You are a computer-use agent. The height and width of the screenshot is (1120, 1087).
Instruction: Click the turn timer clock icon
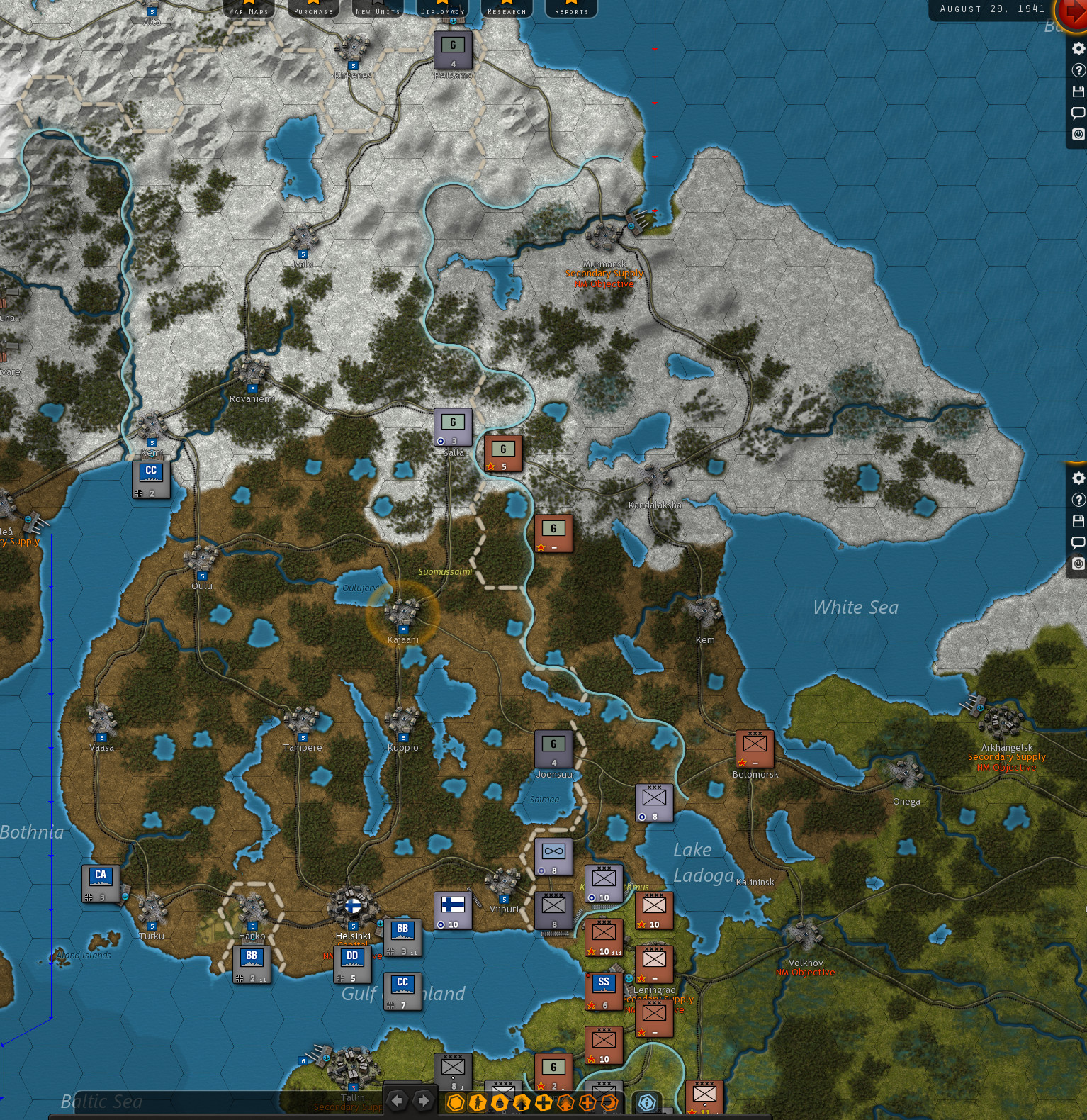[1078, 133]
